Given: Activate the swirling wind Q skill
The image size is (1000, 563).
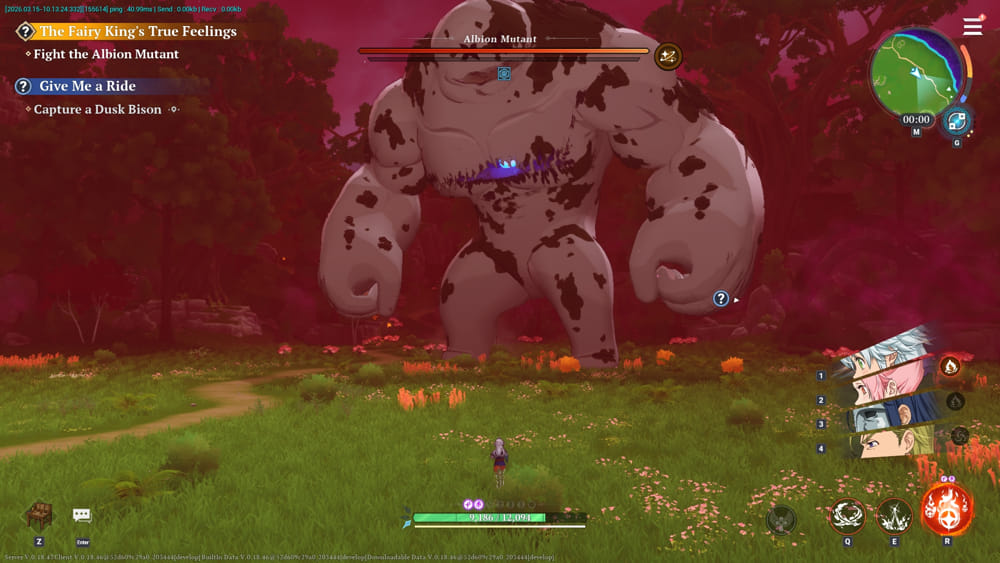Looking at the screenshot, I should 848,516.
